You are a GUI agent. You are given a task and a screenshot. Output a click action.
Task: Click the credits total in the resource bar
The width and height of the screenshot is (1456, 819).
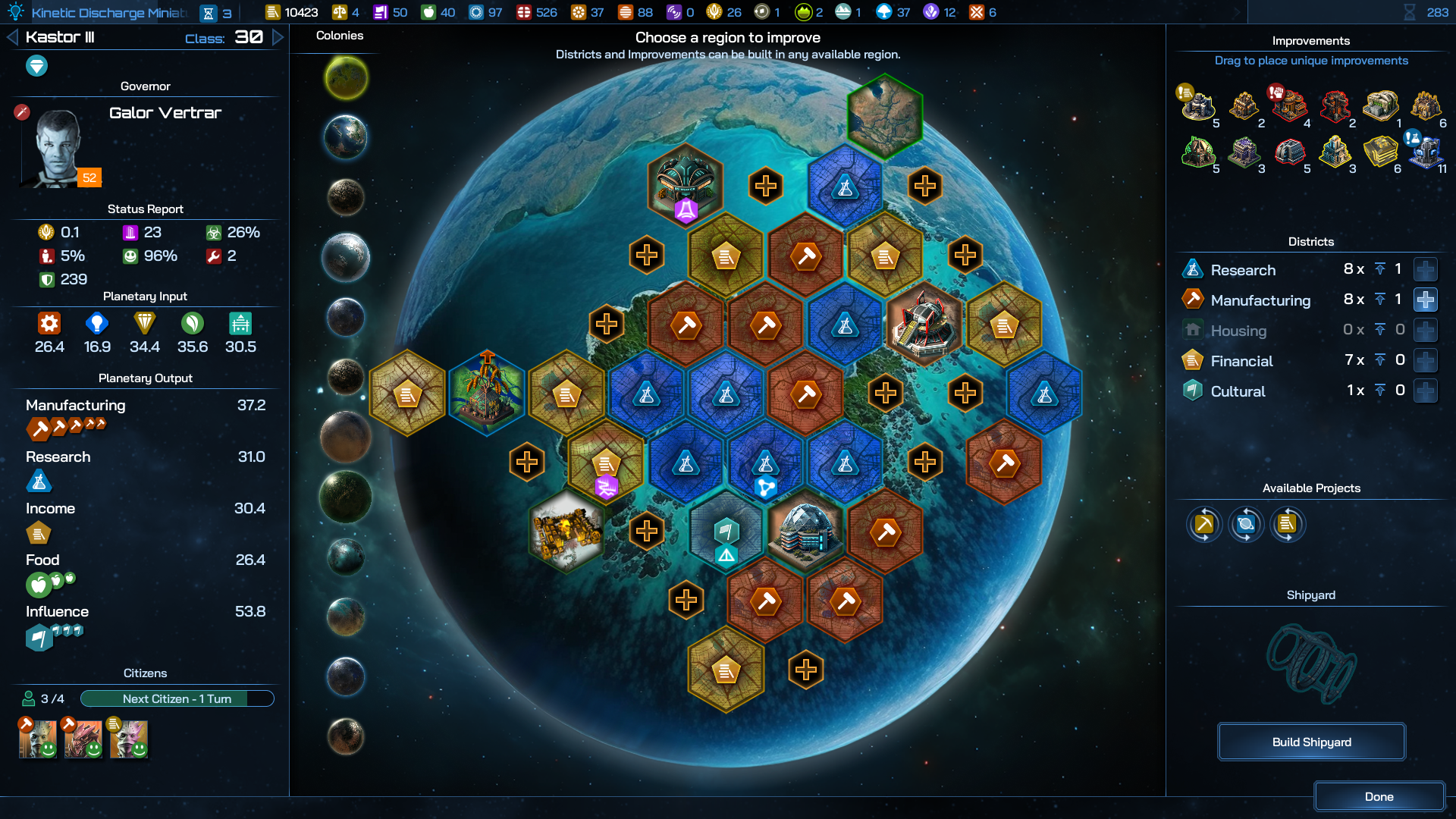(292, 12)
